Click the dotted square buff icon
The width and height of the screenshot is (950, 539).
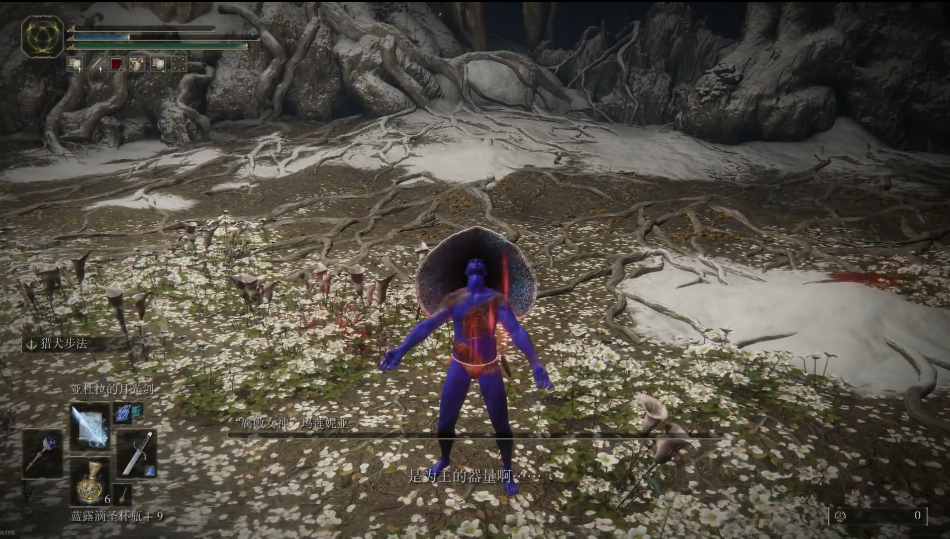pos(178,64)
